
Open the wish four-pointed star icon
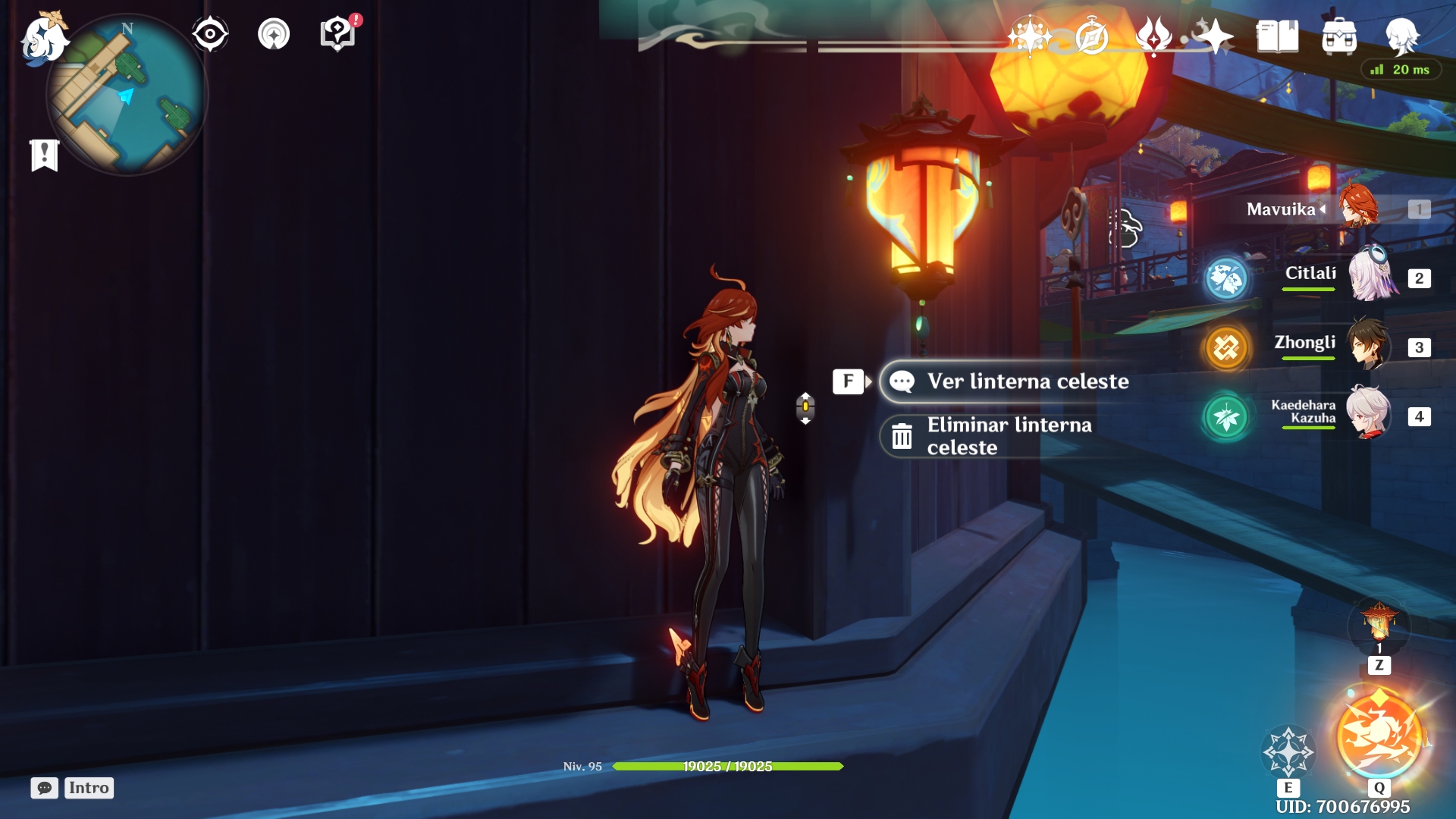[x=1029, y=36]
